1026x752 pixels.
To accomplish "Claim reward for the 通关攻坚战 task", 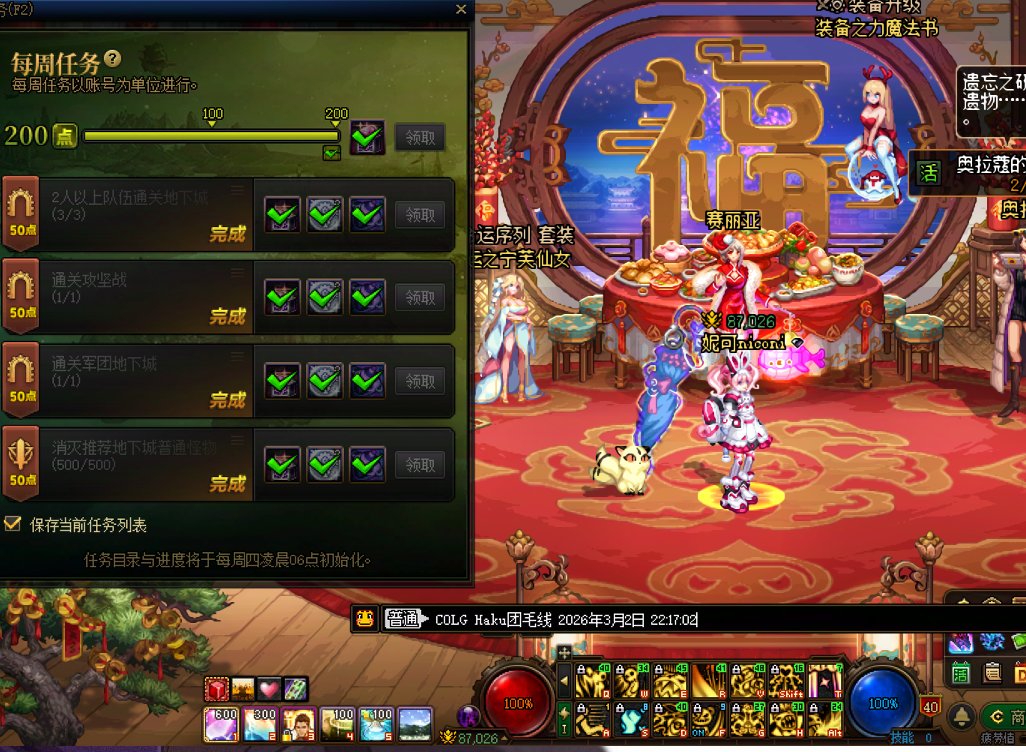I will coord(420,297).
